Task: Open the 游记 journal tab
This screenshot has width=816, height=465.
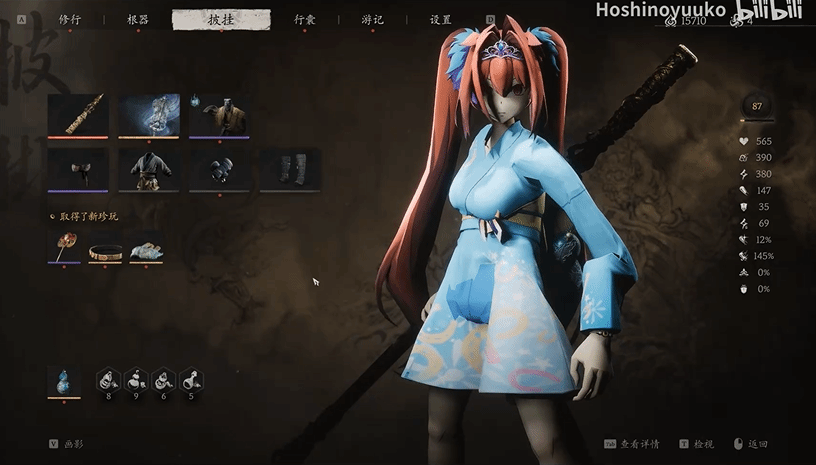Action: pos(373,19)
